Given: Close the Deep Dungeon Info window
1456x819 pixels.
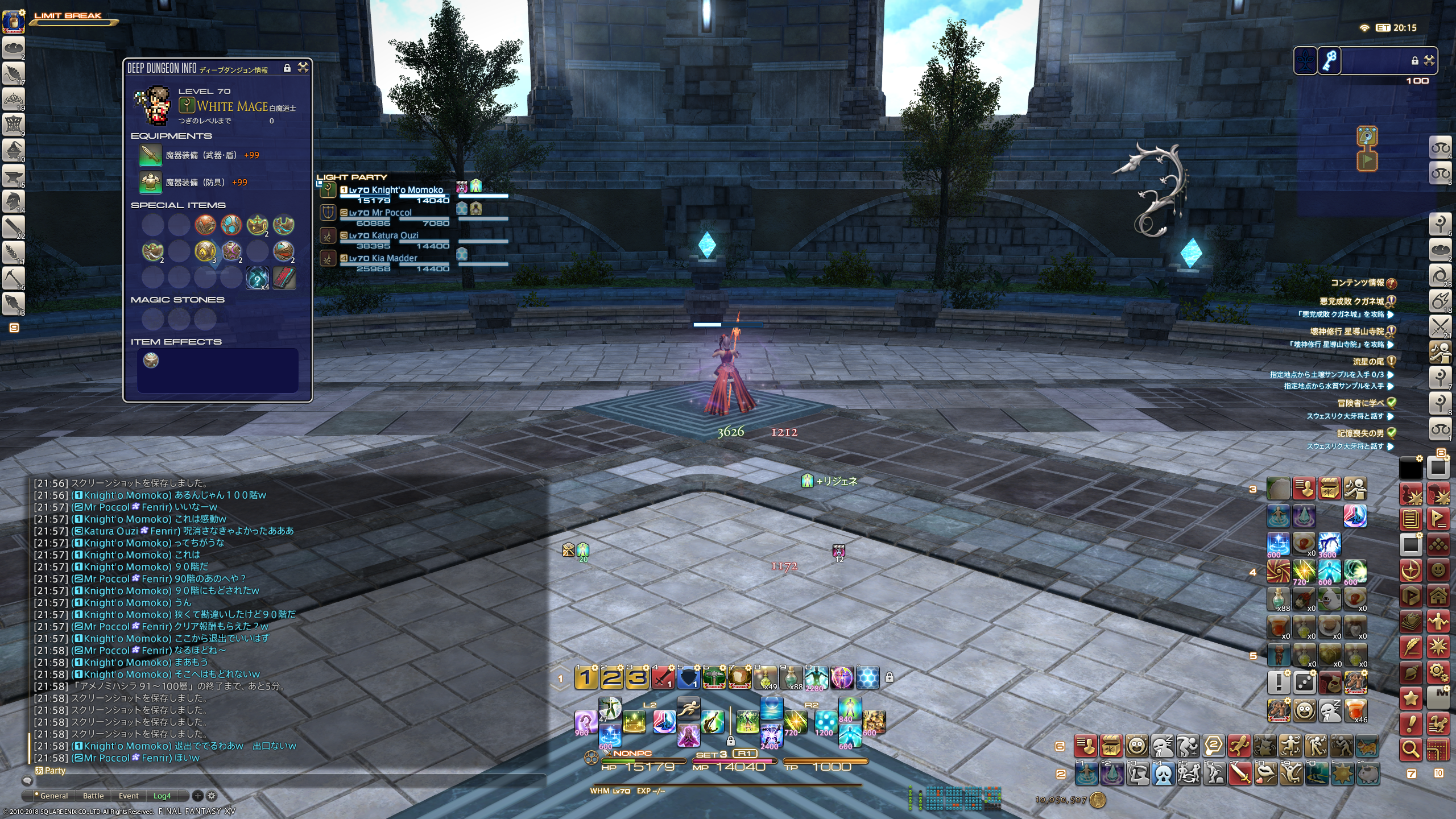Looking at the screenshot, I should pos(303,68).
